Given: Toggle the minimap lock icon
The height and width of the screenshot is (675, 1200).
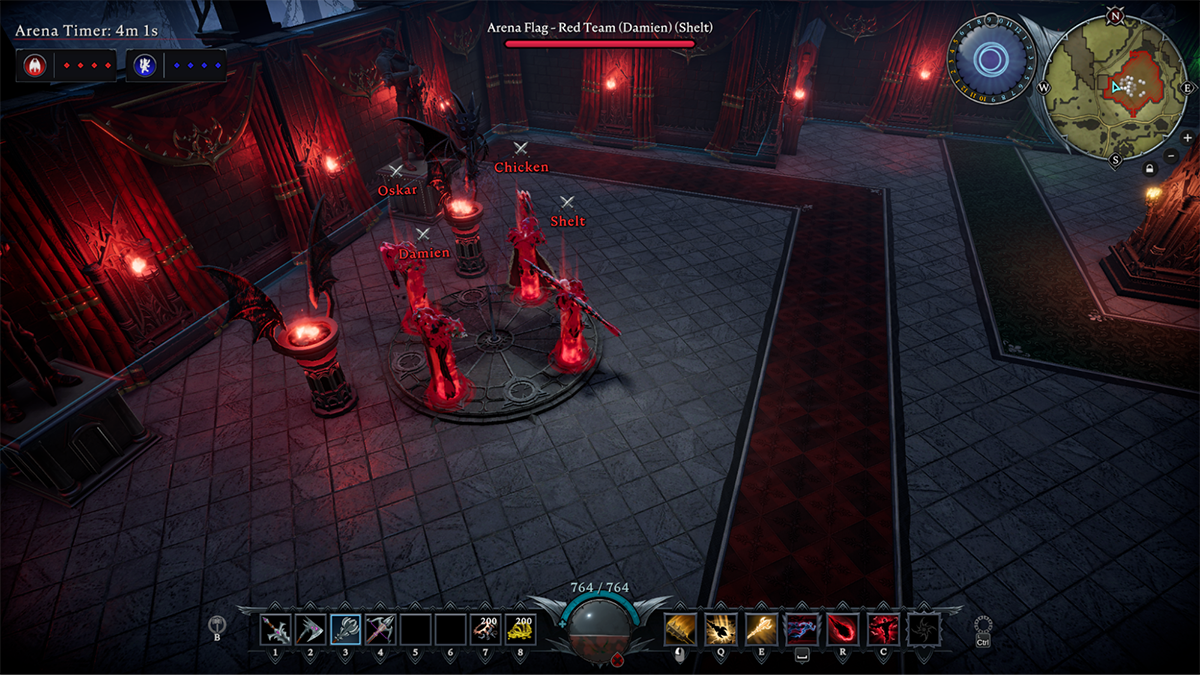Looking at the screenshot, I should [1150, 168].
